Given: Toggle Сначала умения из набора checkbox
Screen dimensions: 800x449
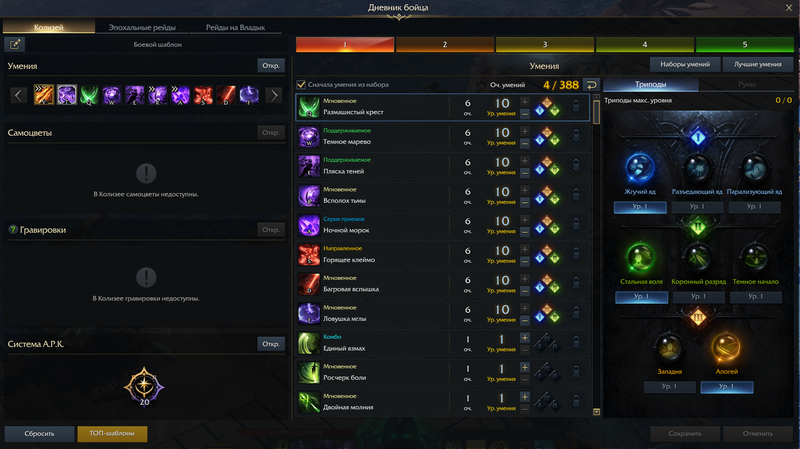Looking at the screenshot, I should pyautogui.click(x=302, y=85).
